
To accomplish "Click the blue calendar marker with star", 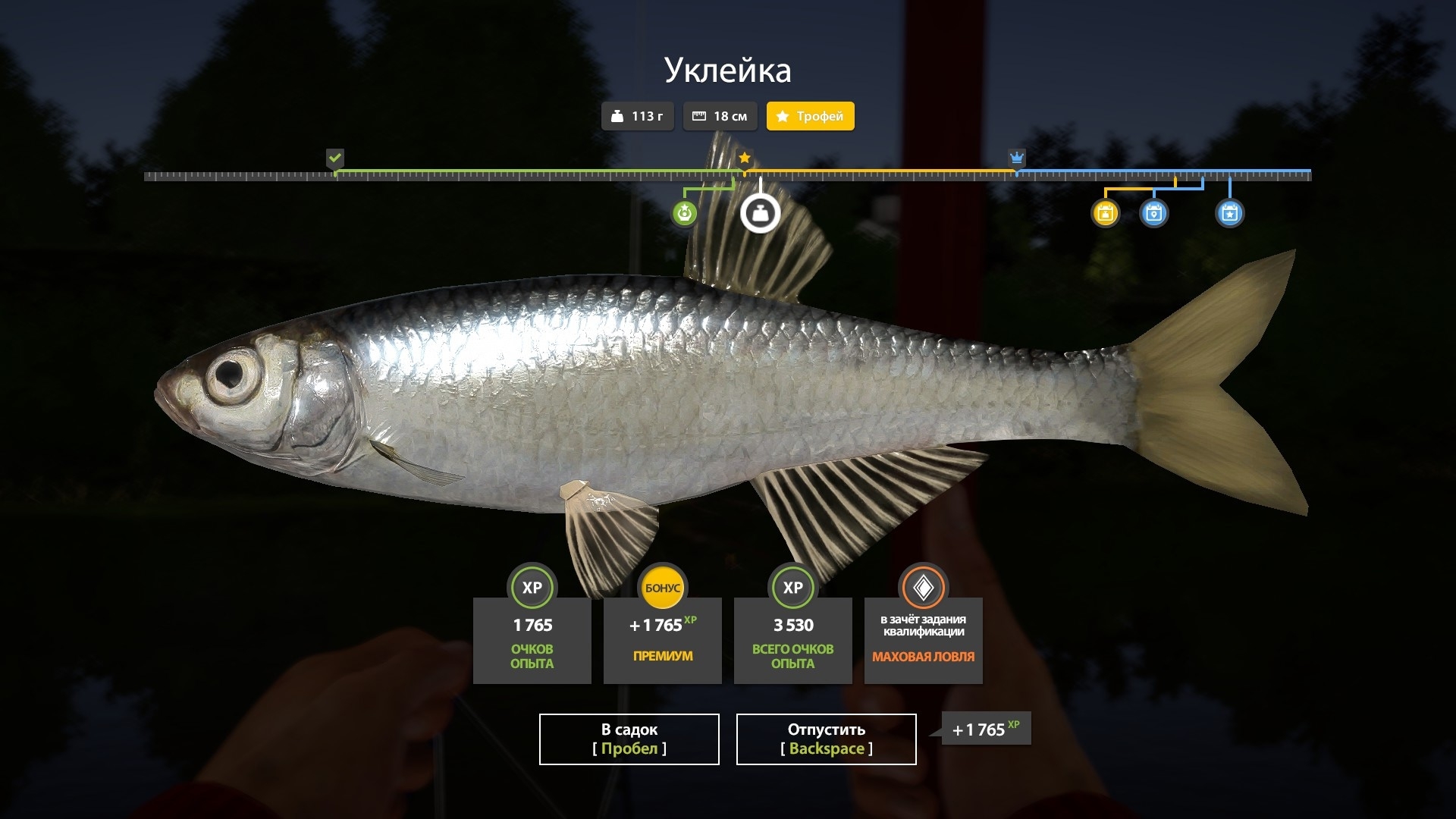I will [x=1229, y=213].
